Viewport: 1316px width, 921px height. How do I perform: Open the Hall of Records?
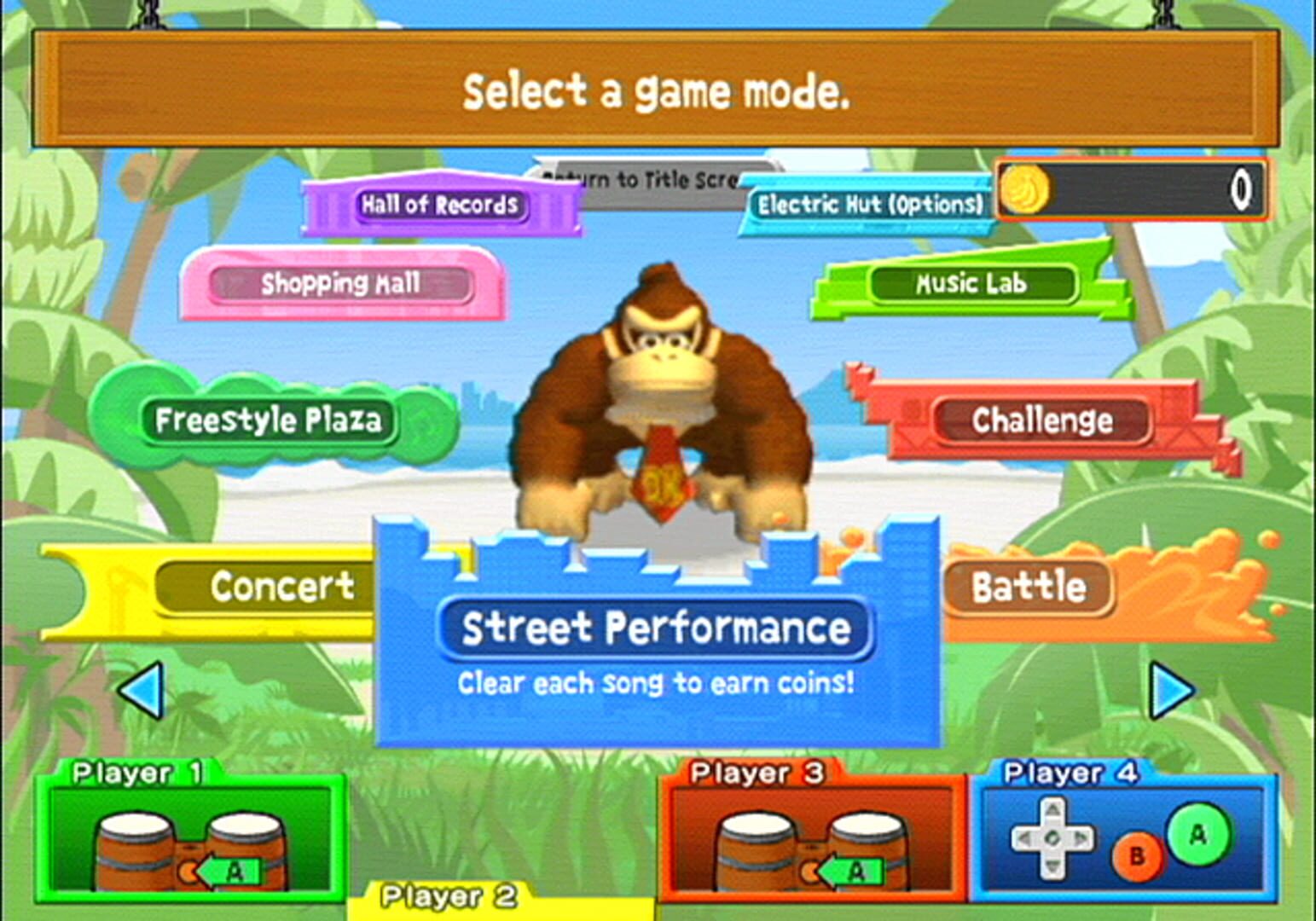click(441, 205)
